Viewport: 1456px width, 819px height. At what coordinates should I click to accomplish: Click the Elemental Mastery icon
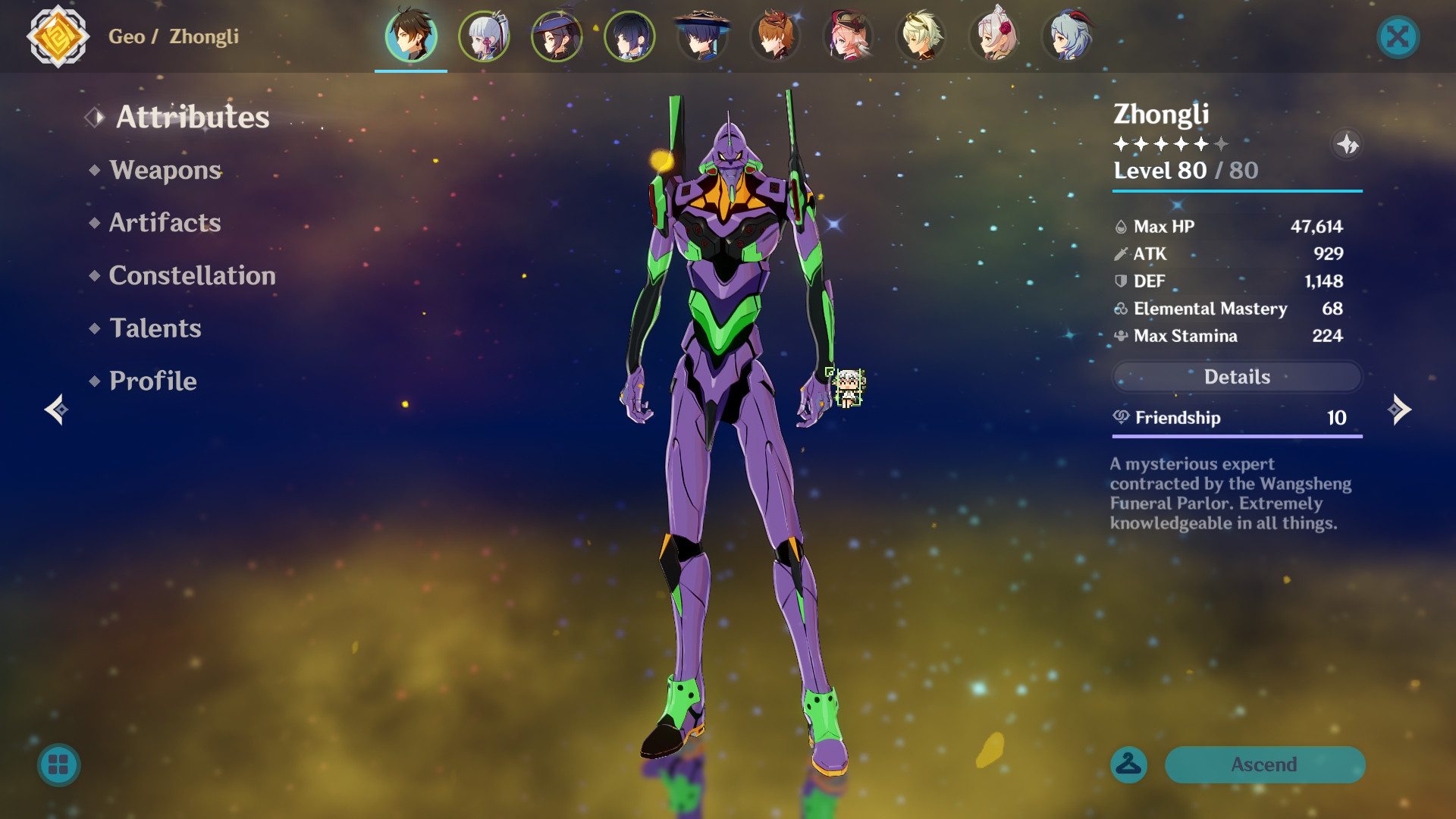(1120, 309)
